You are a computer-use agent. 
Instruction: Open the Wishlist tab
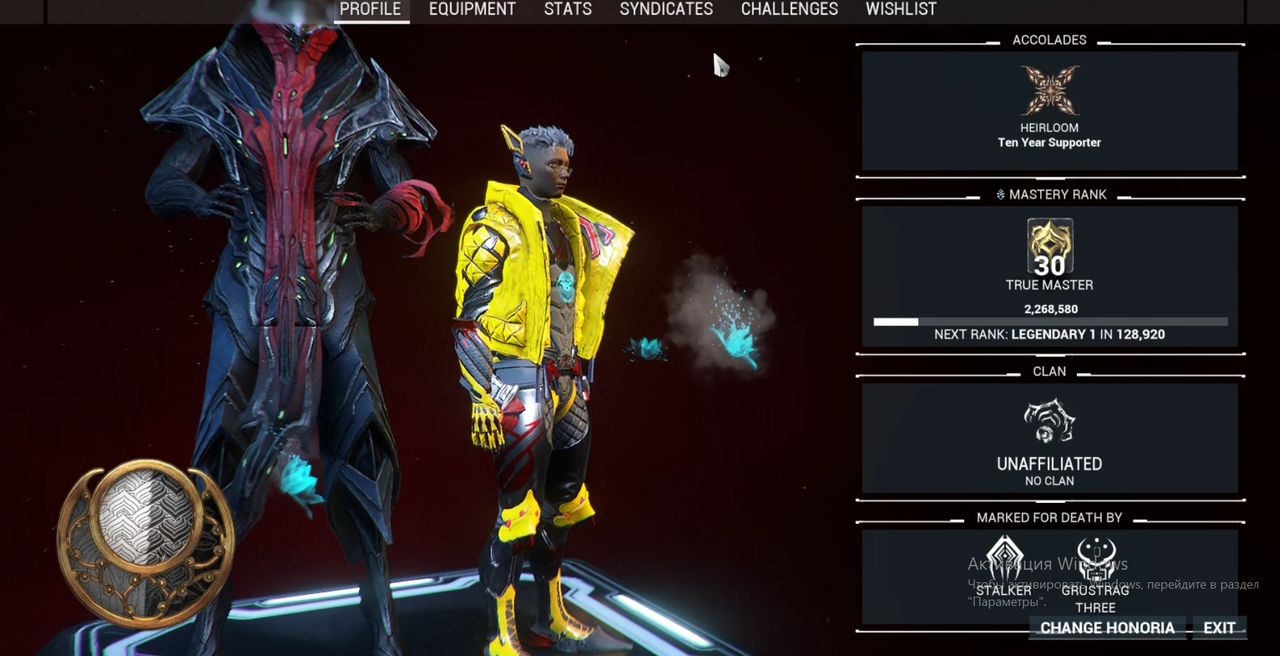click(901, 9)
